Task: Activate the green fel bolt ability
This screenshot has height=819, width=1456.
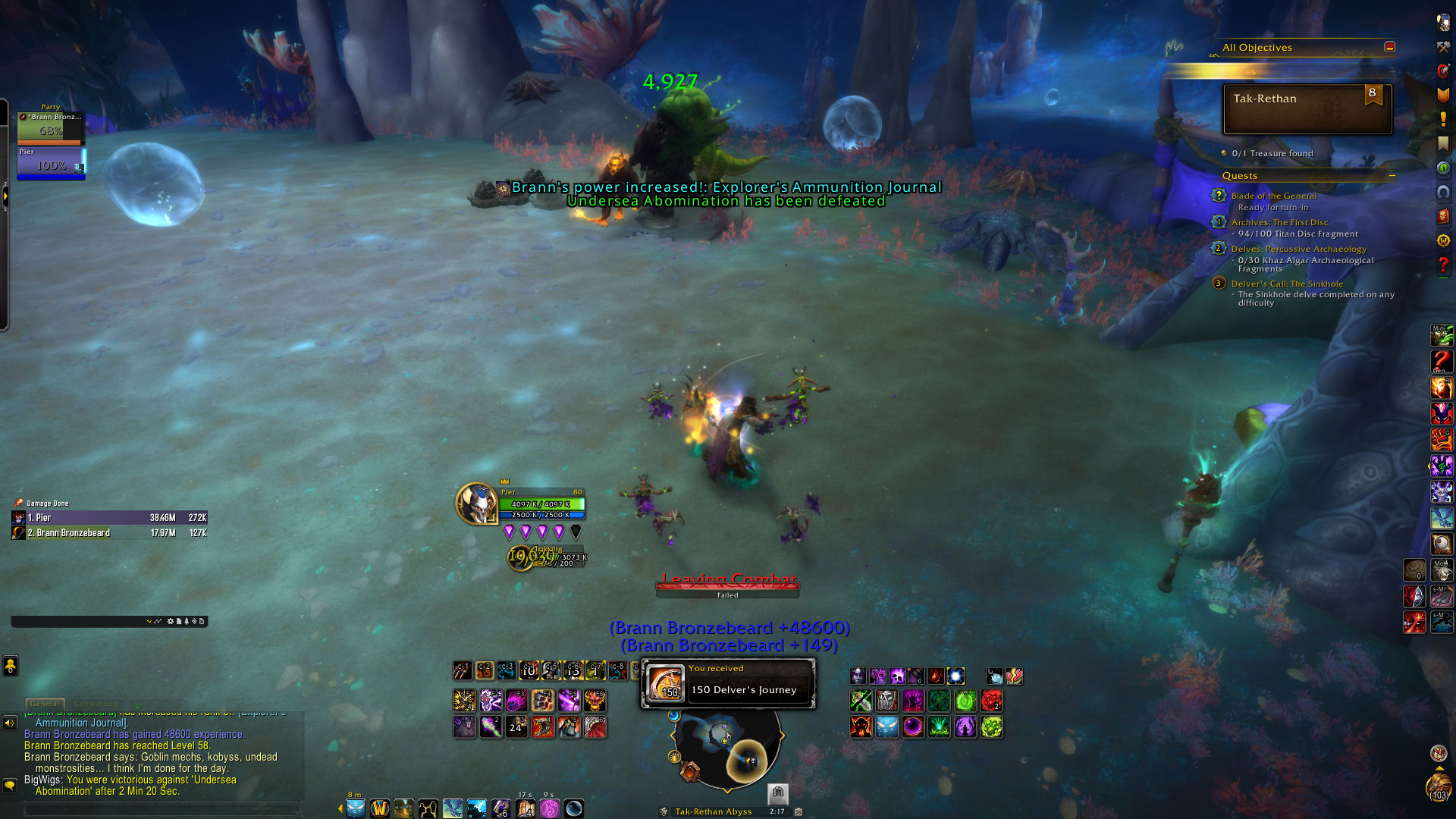Action: tap(965, 701)
